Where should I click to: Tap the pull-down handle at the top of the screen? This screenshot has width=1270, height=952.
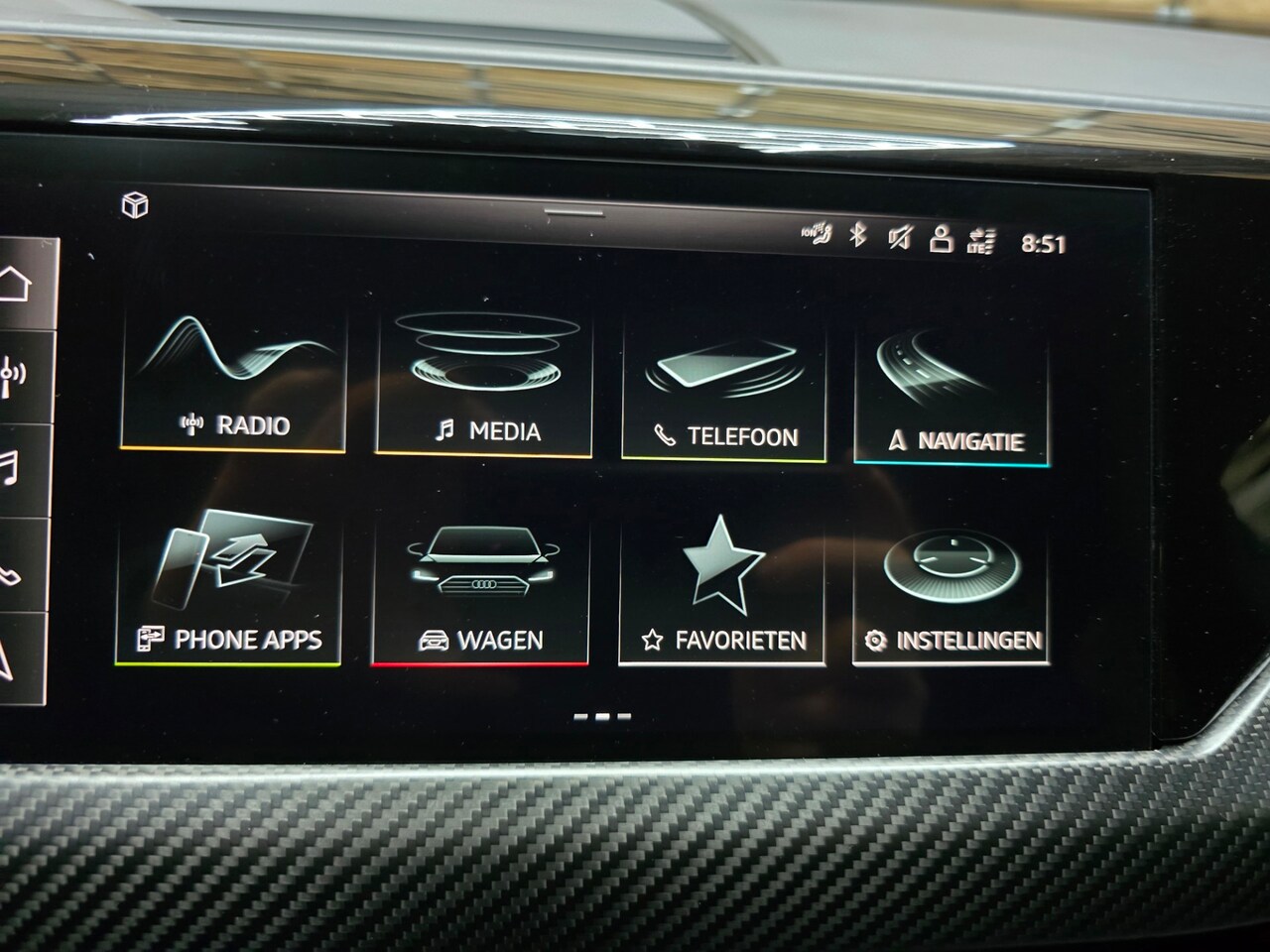574,211
